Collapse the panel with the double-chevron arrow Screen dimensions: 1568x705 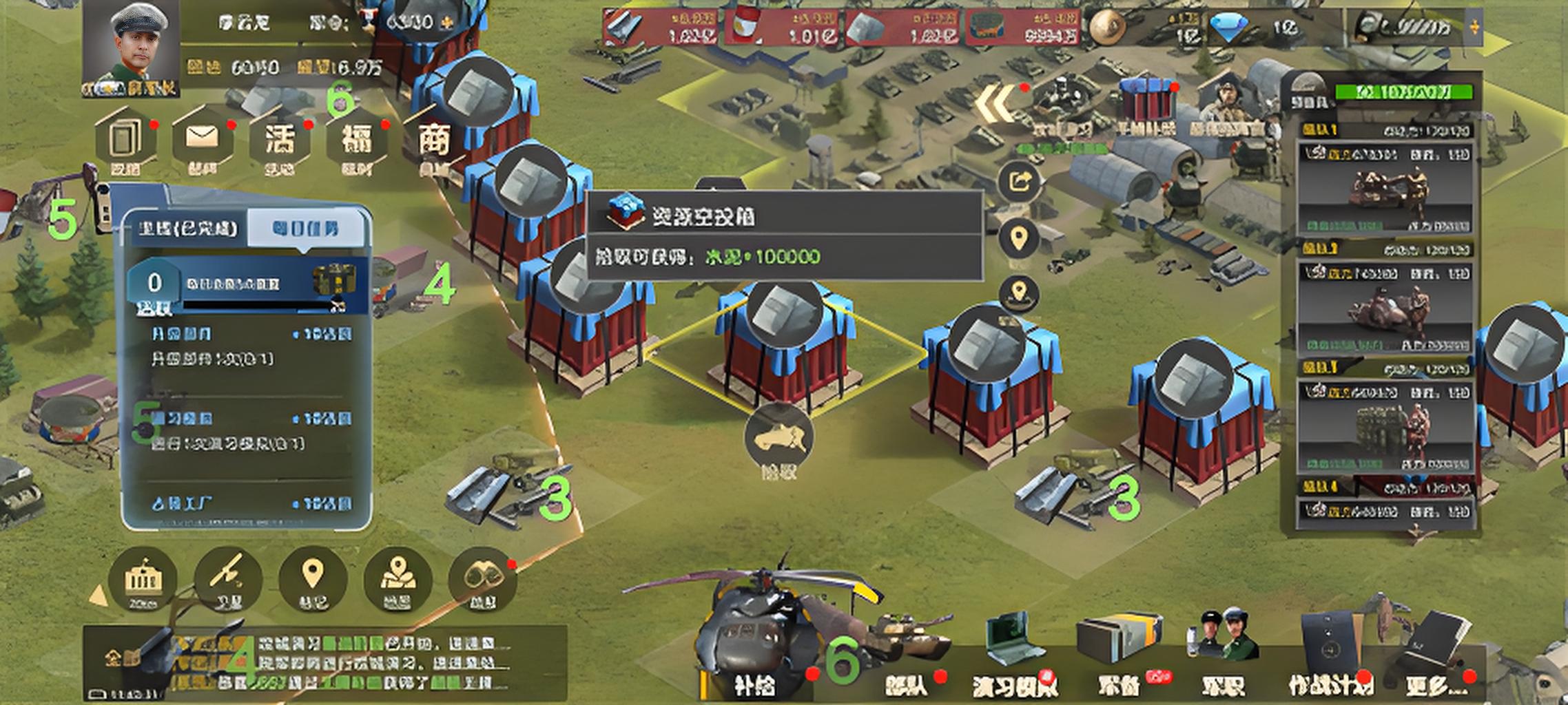[996, 105]
